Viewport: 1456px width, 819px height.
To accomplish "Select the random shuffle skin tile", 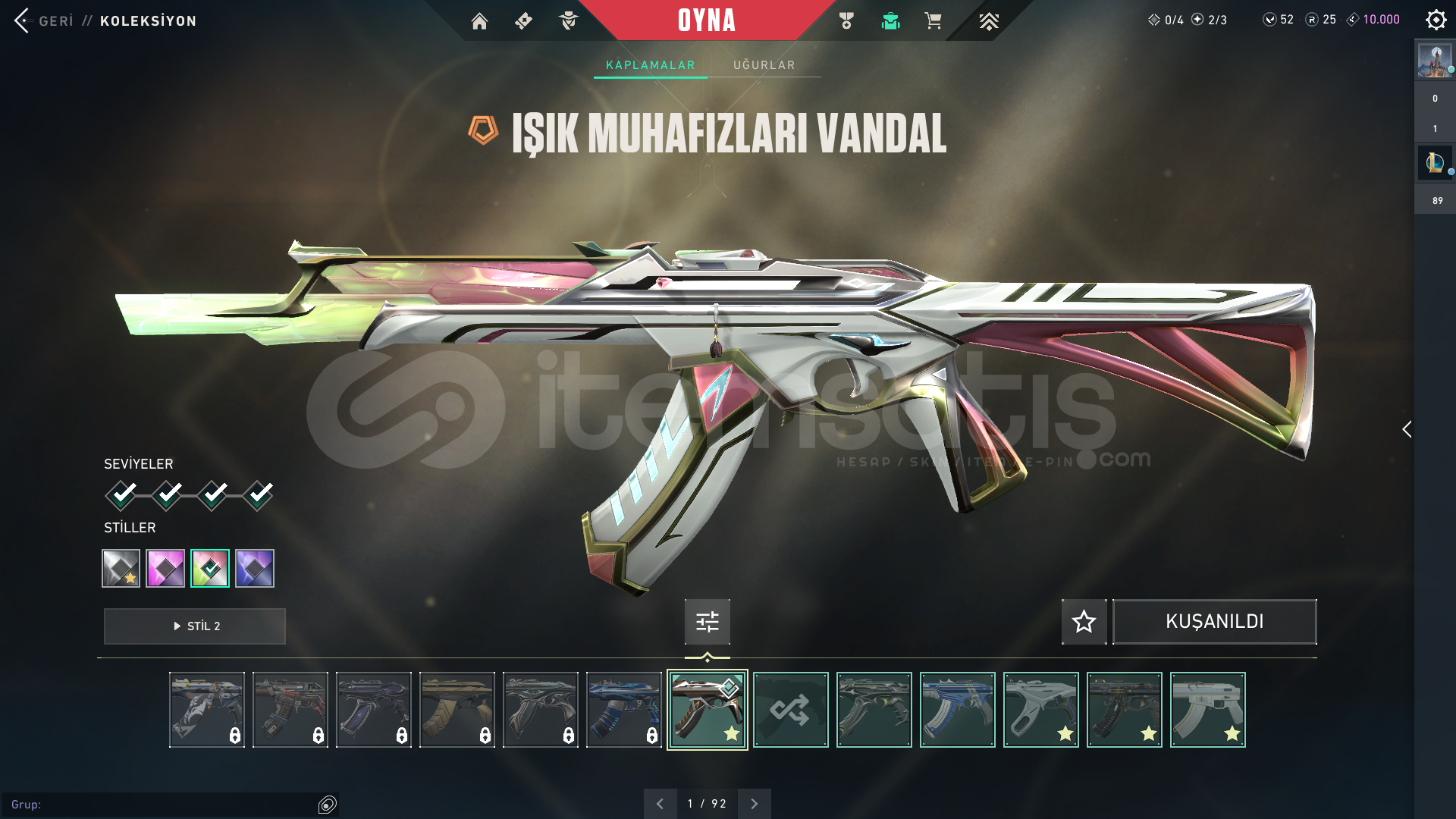I will point(790,710).
